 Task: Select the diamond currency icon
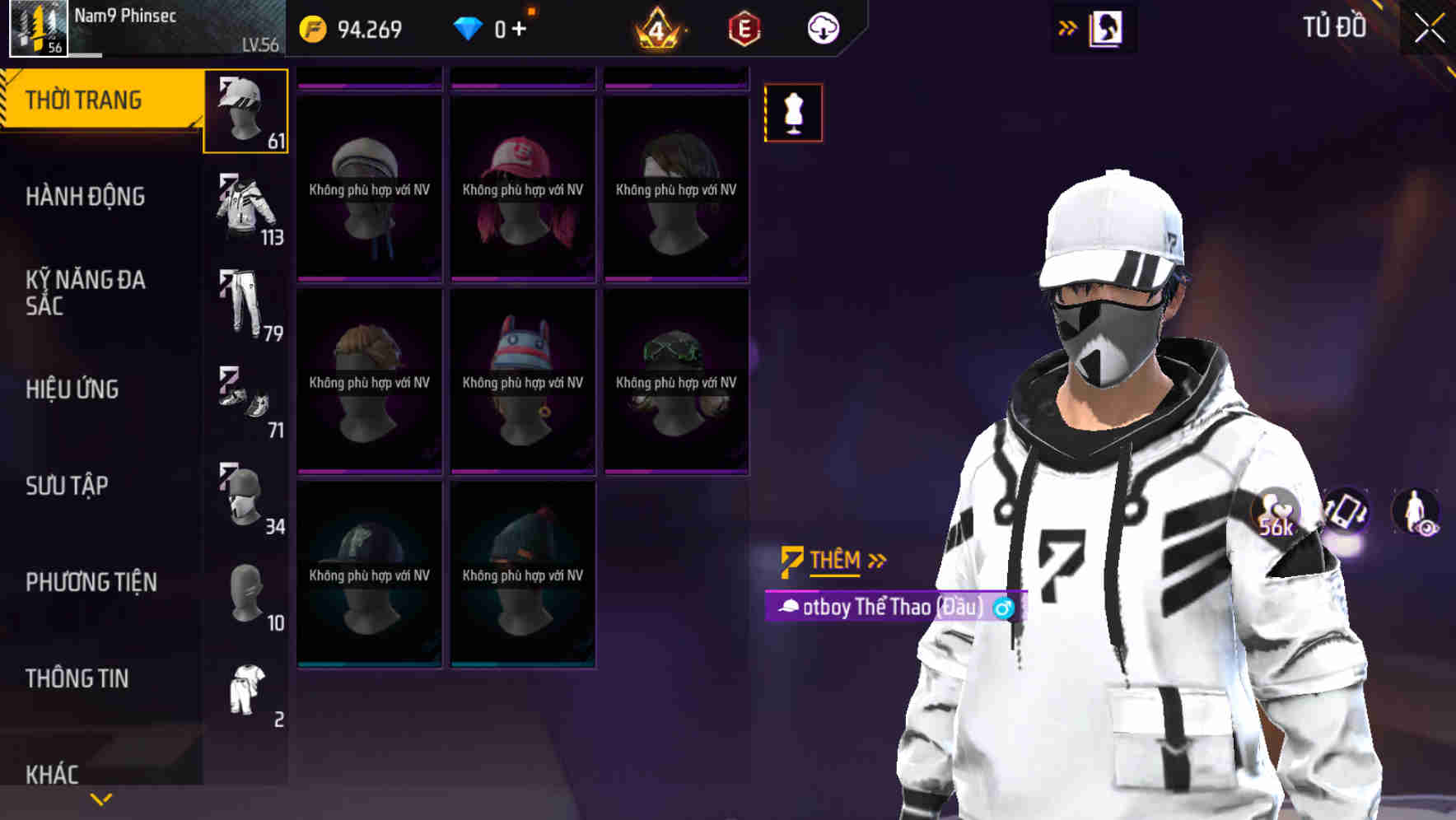tap(468, 26)
